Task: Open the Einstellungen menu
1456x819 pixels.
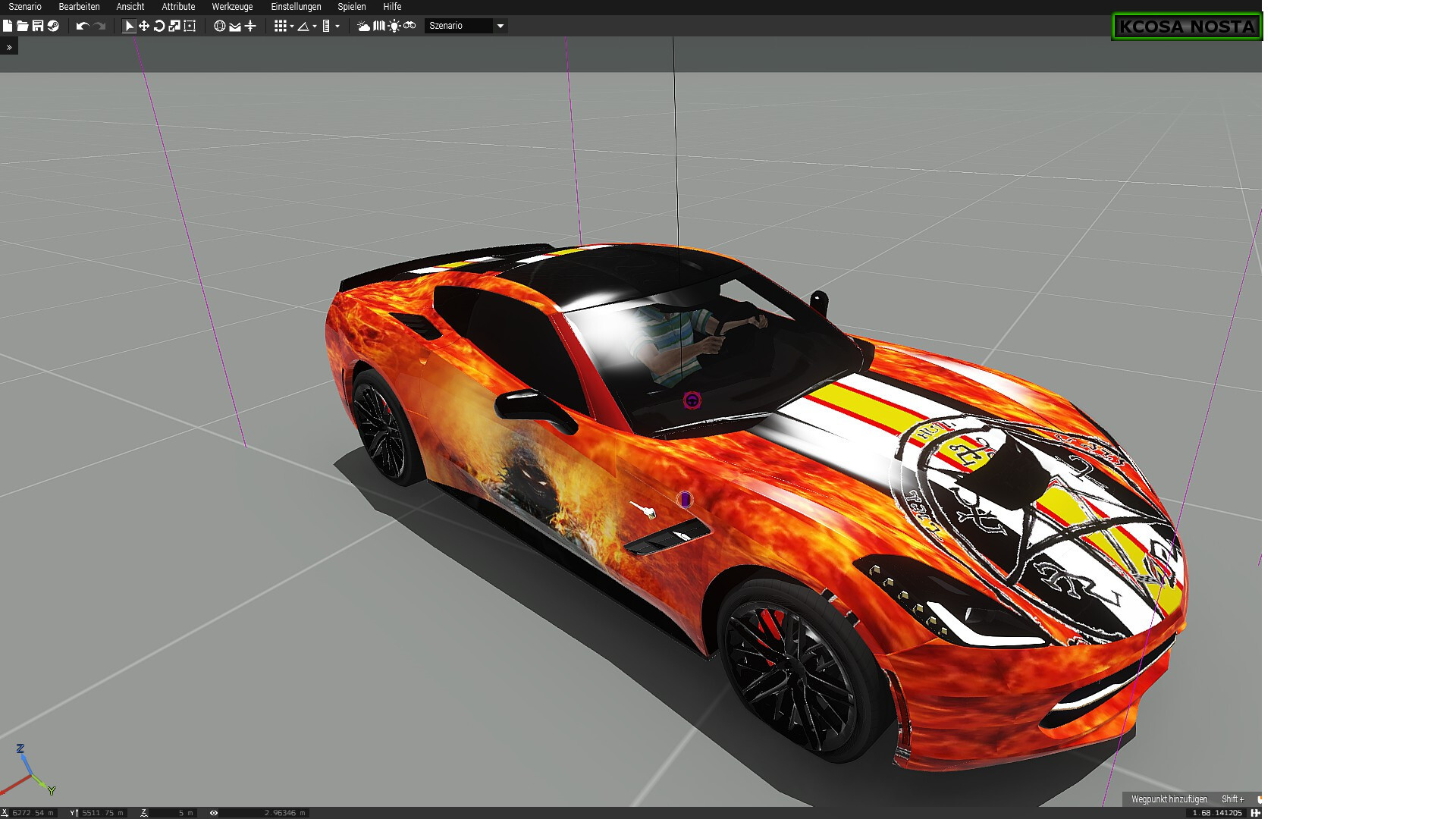Action: [x=296, y=7]
